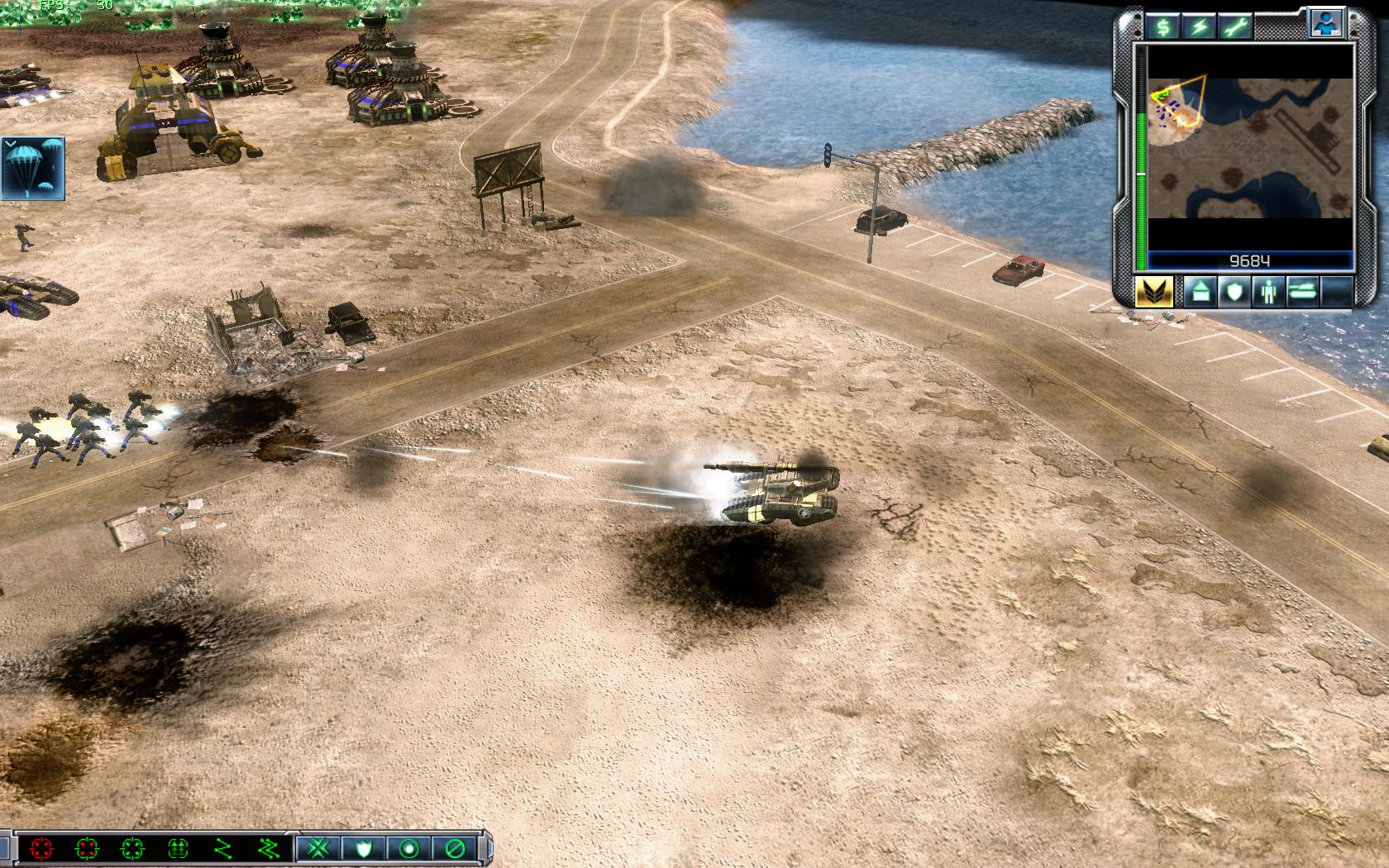
Task: Click the single zigzag waypoint icon
Action: 222,848
